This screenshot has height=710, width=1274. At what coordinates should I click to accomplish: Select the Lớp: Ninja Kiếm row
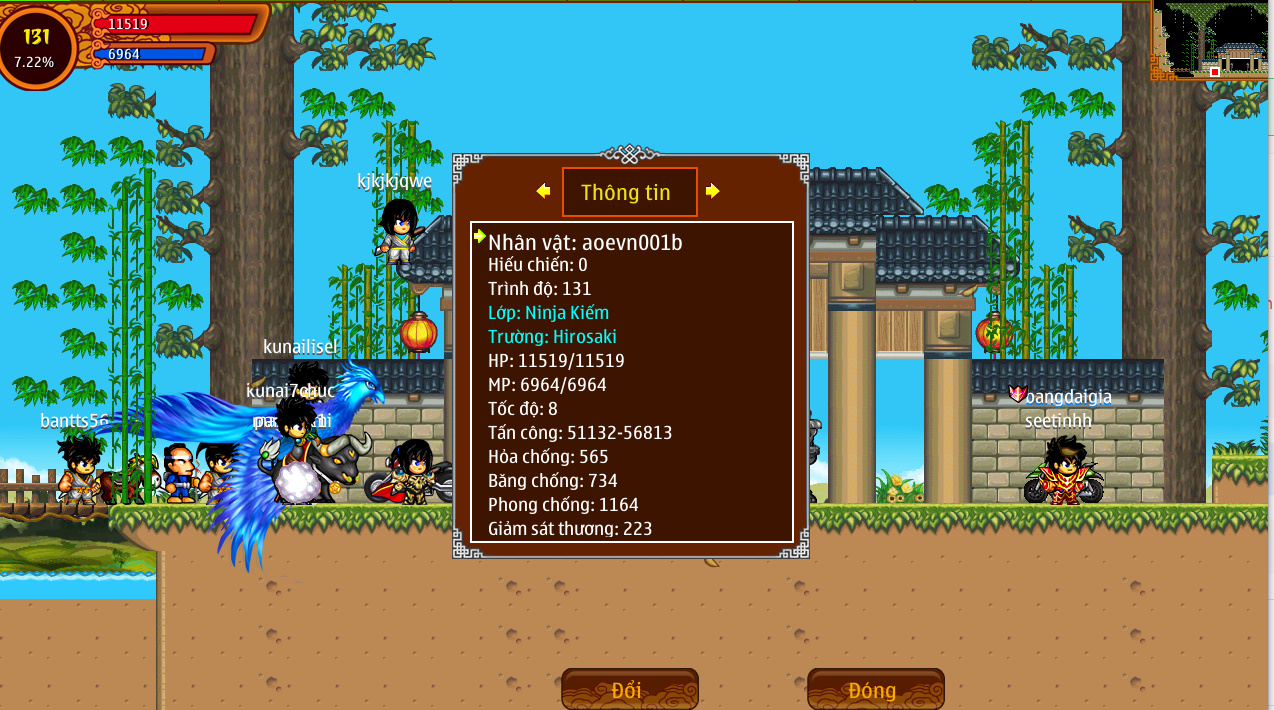[548, 313]
